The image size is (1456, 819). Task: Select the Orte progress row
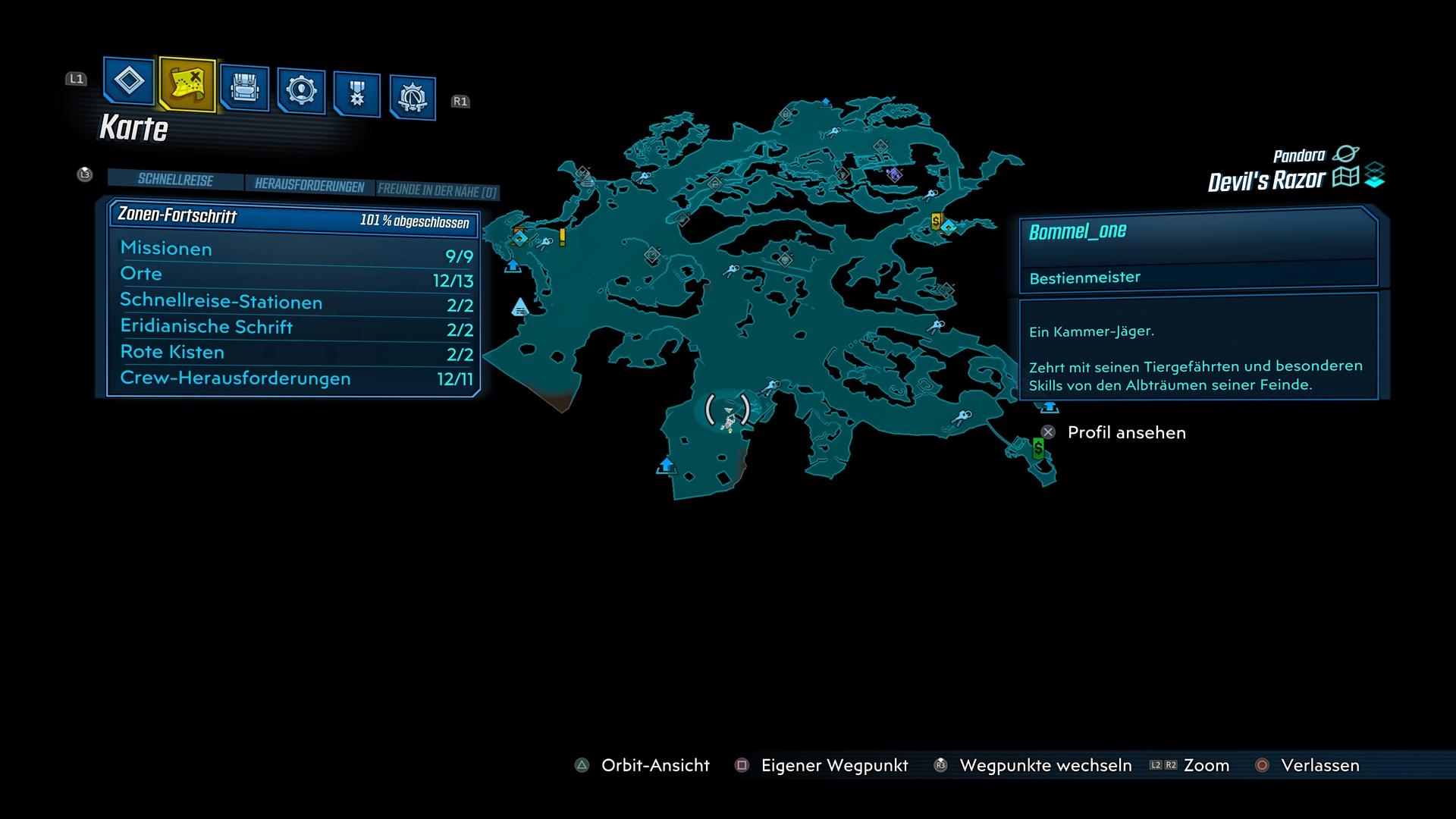pyautogui.click(x=296, y=276)
